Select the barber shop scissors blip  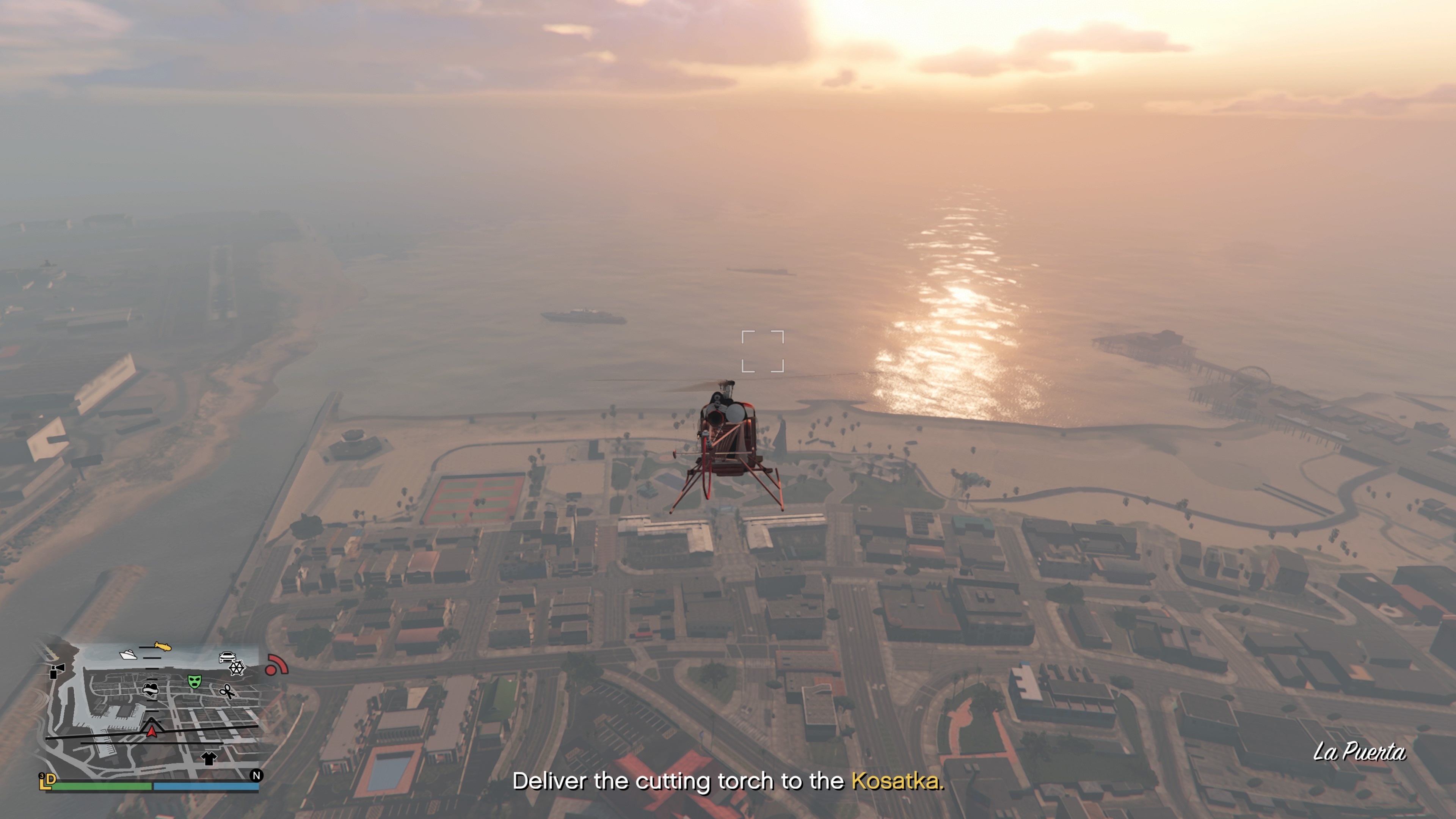click(227, 691)
